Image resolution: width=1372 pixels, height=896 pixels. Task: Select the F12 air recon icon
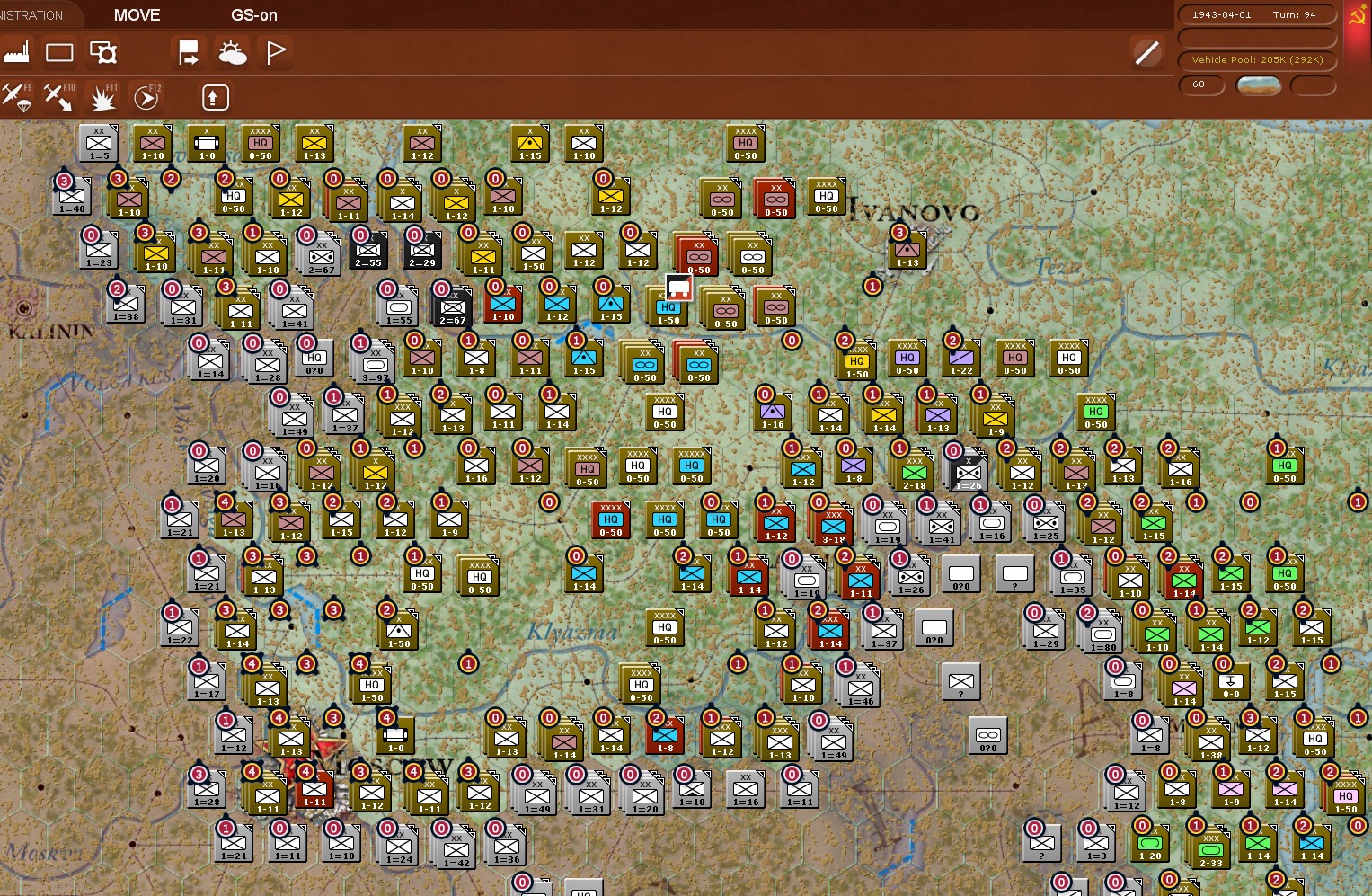click(x=146, y=97)
